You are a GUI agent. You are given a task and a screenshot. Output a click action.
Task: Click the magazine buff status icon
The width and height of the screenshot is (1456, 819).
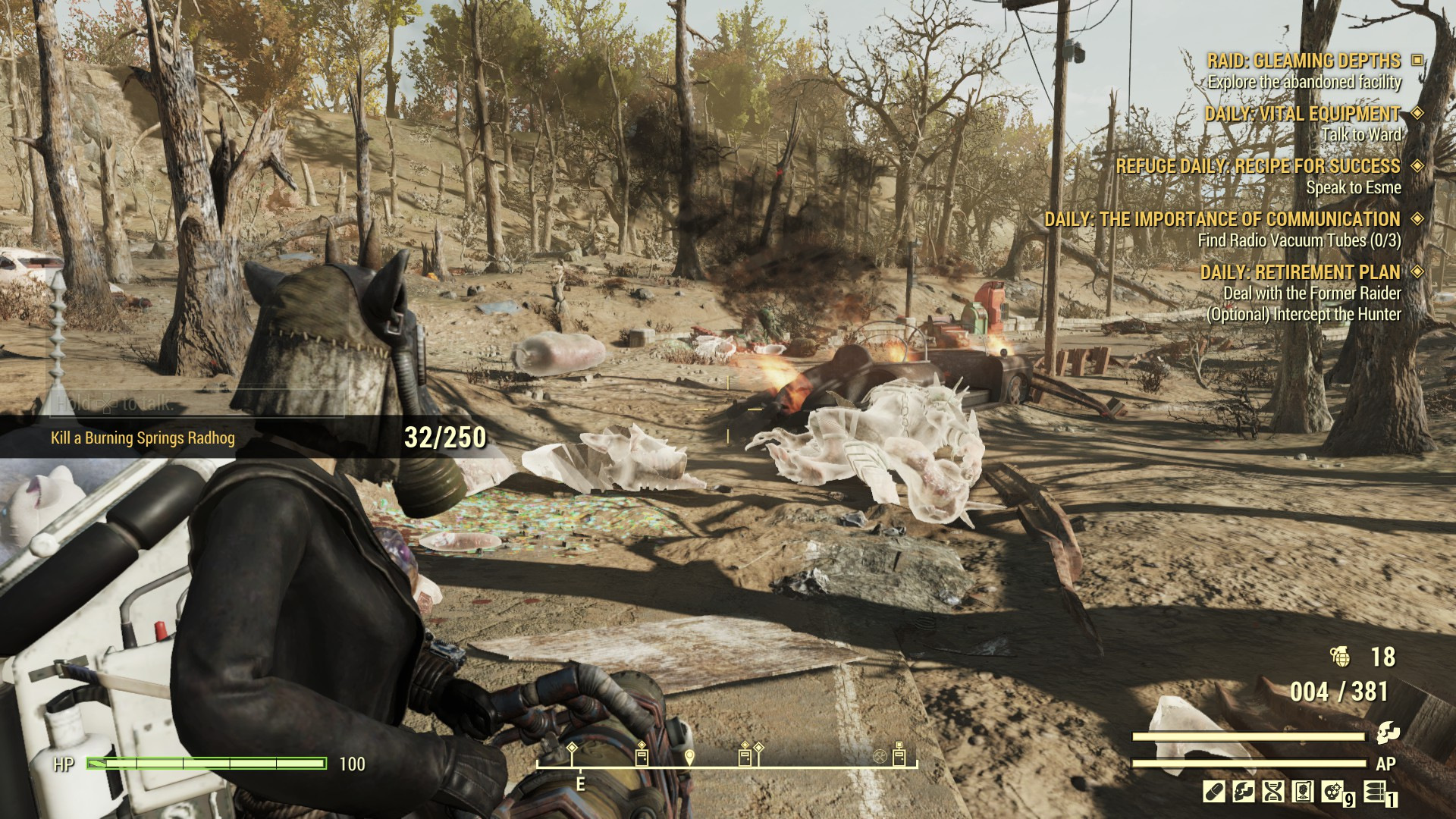click(1303, 792)
